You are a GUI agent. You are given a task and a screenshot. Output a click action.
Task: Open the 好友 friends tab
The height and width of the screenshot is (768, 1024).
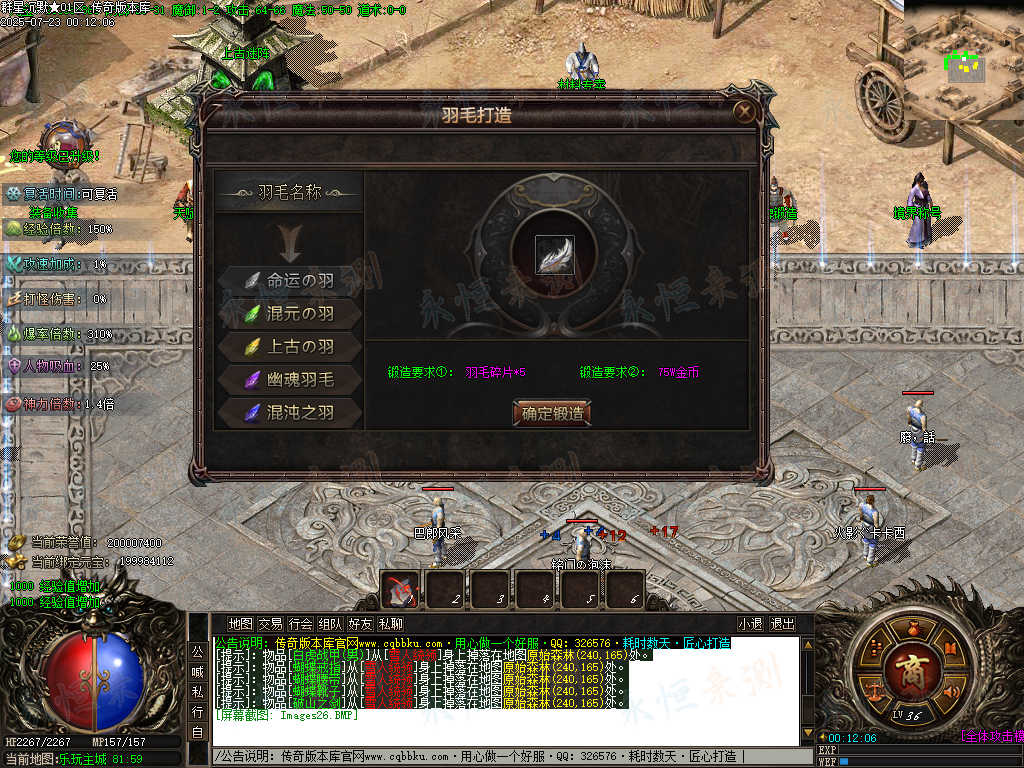pyautogui.click(x=360, y=624)
